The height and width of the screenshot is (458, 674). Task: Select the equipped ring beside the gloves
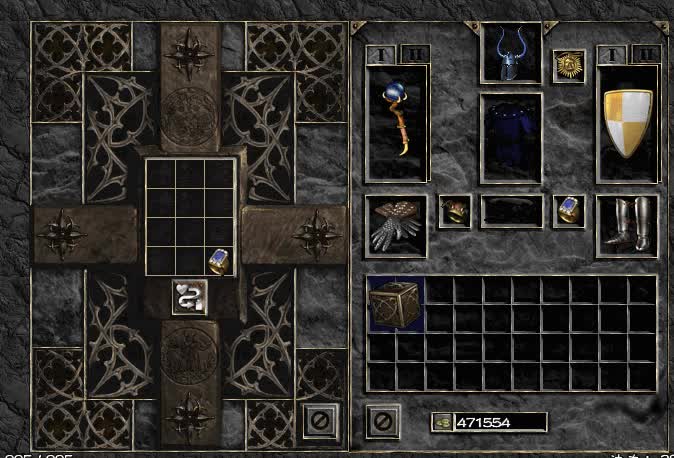point(455,211)
